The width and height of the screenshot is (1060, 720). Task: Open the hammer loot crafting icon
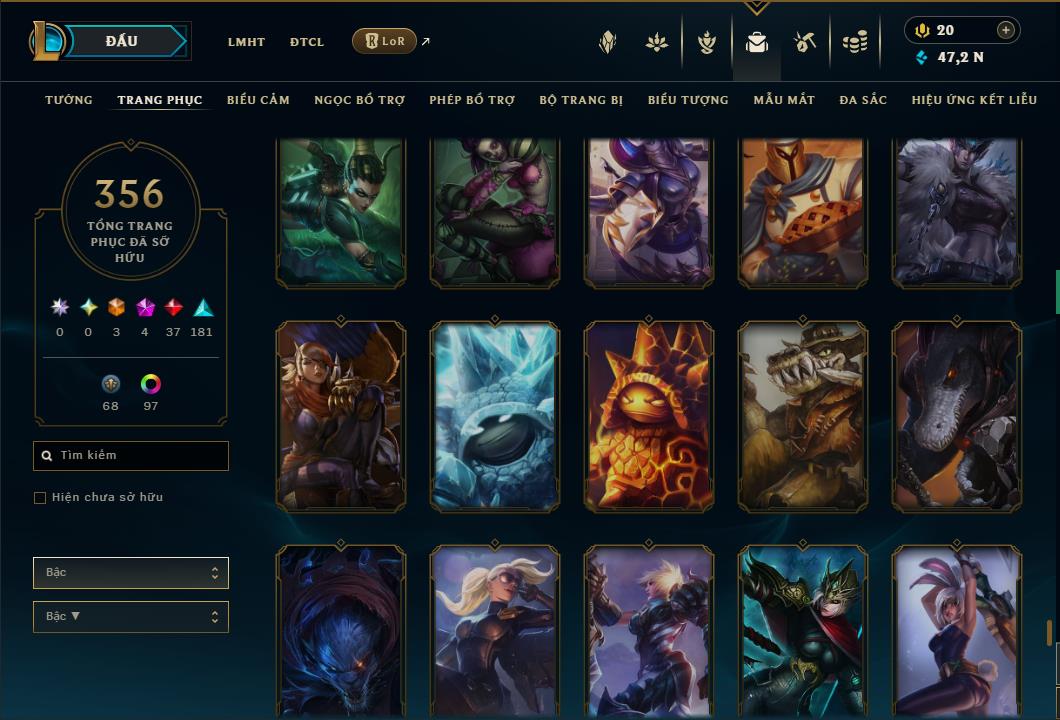point(805,42)
